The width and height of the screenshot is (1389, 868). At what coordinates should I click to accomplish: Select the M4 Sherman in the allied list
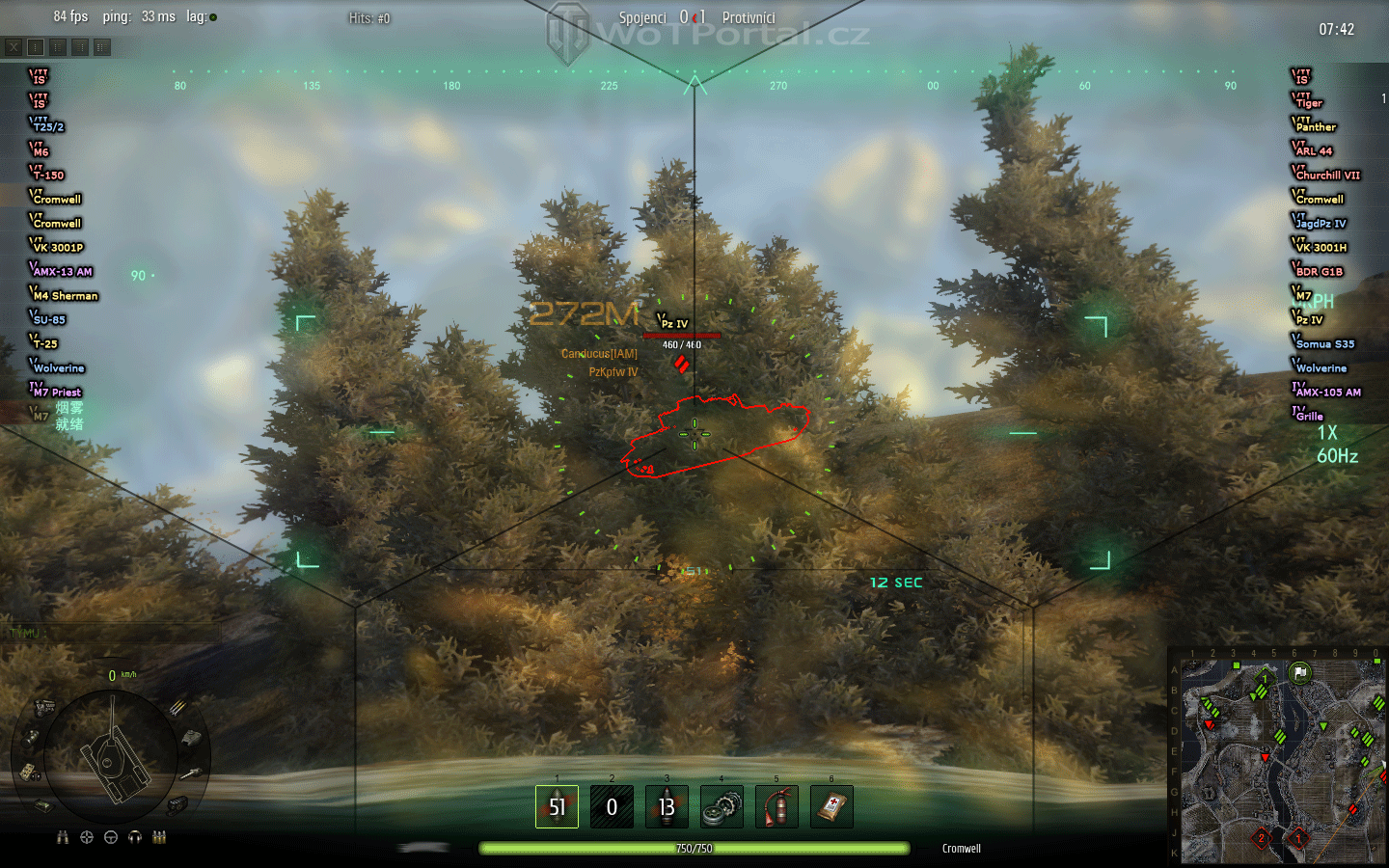[65, 295]
